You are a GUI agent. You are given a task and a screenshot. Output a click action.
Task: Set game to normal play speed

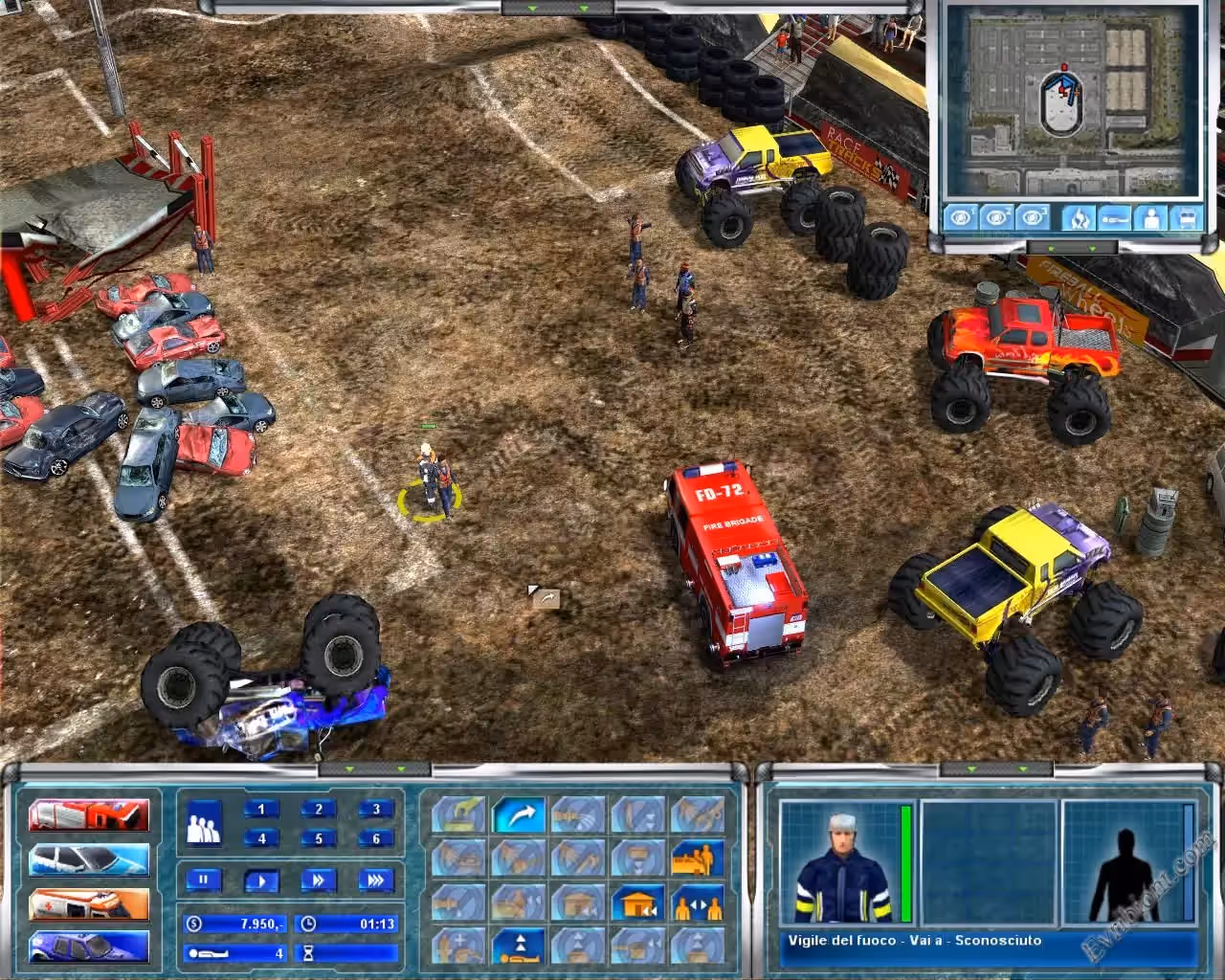click(261, 880)
